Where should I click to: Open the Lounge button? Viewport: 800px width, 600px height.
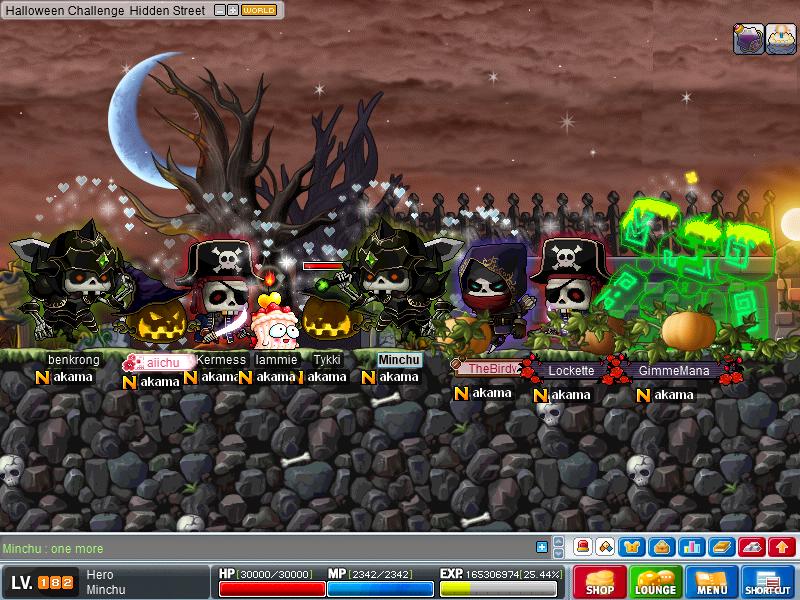pos(656,582)
